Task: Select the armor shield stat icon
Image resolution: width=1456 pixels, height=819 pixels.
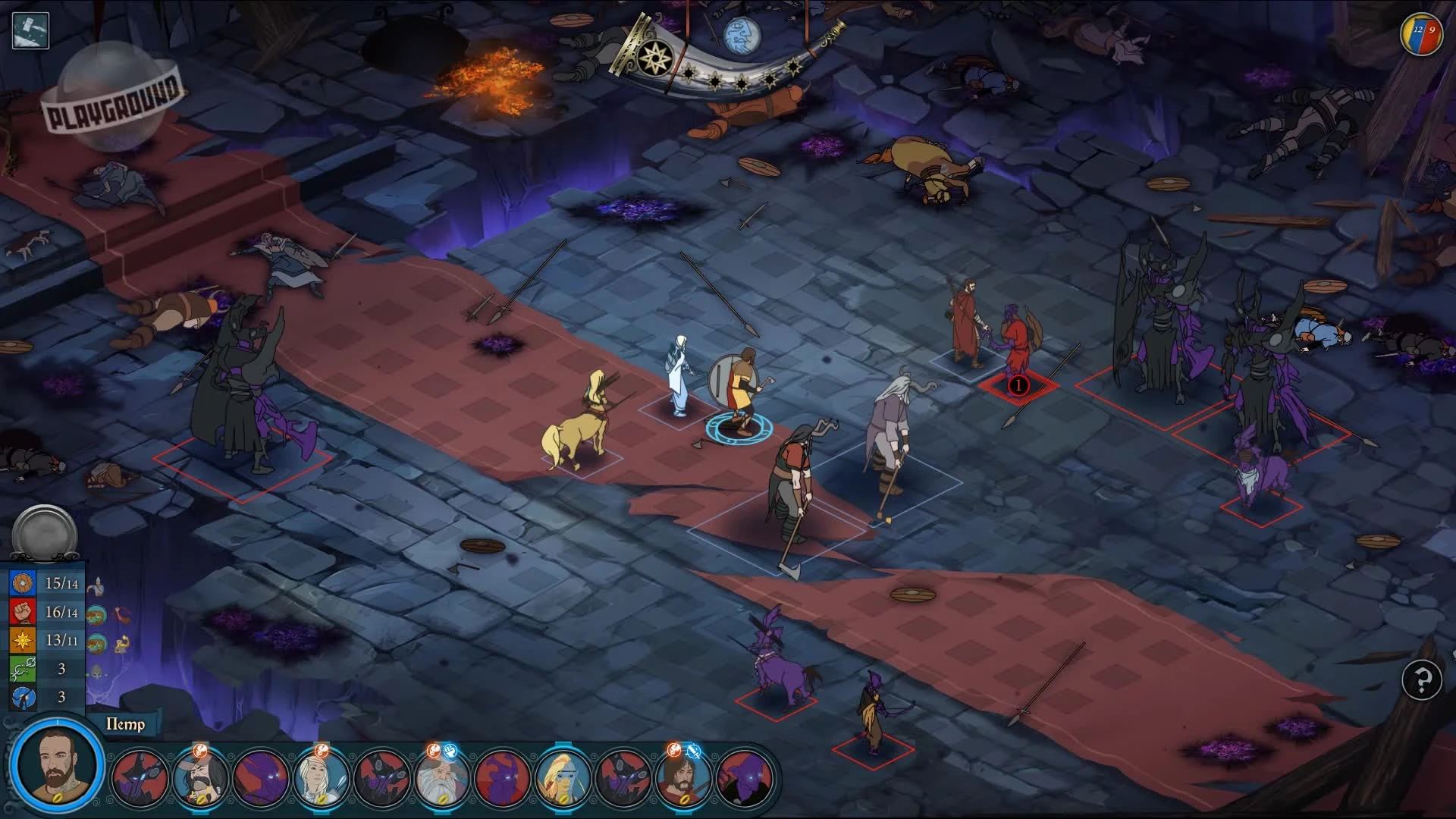Action: tap(23, 583)
